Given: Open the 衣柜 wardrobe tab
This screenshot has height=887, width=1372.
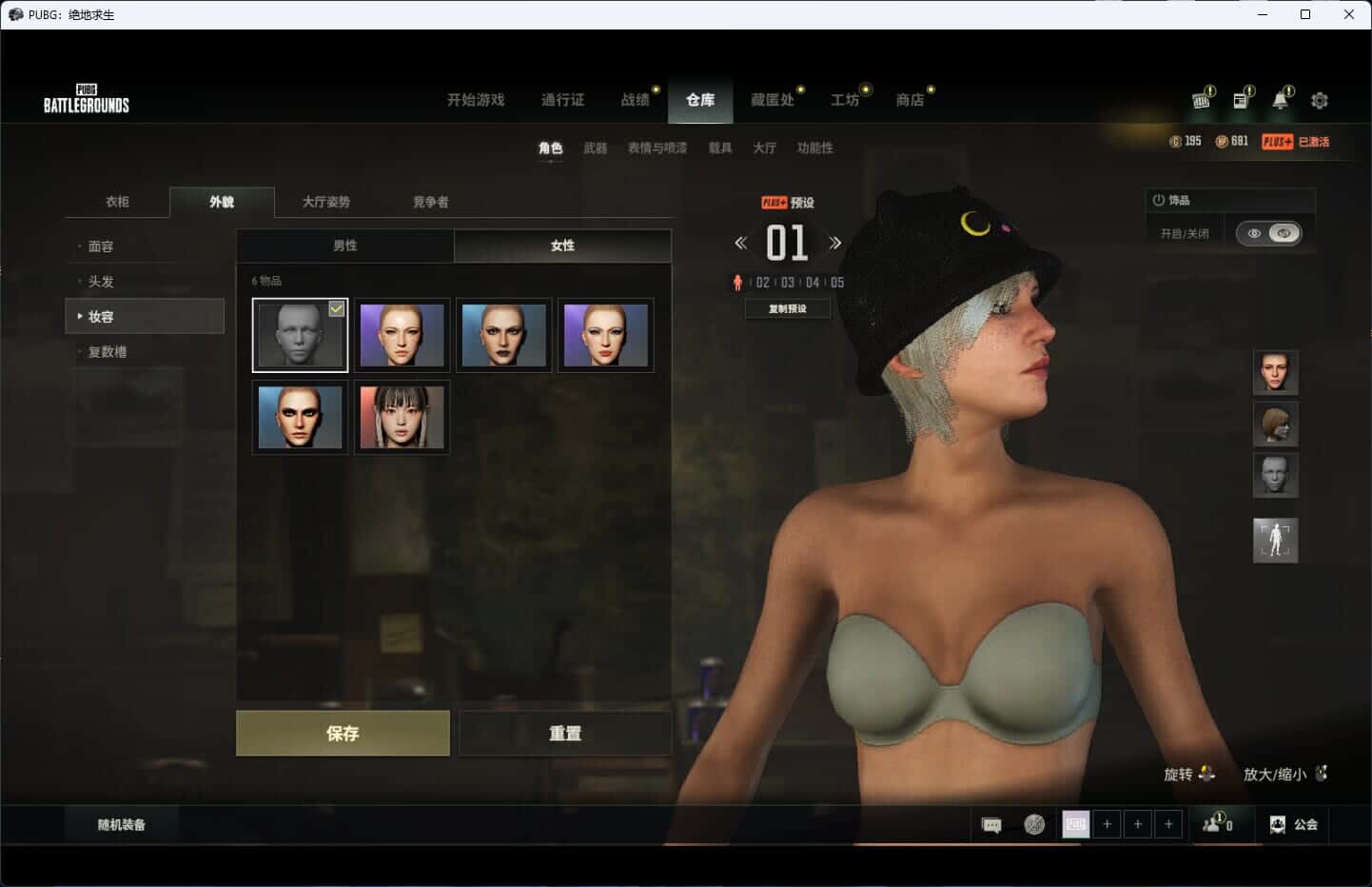Looking at the screenshot, I should (x=117, y=202).
